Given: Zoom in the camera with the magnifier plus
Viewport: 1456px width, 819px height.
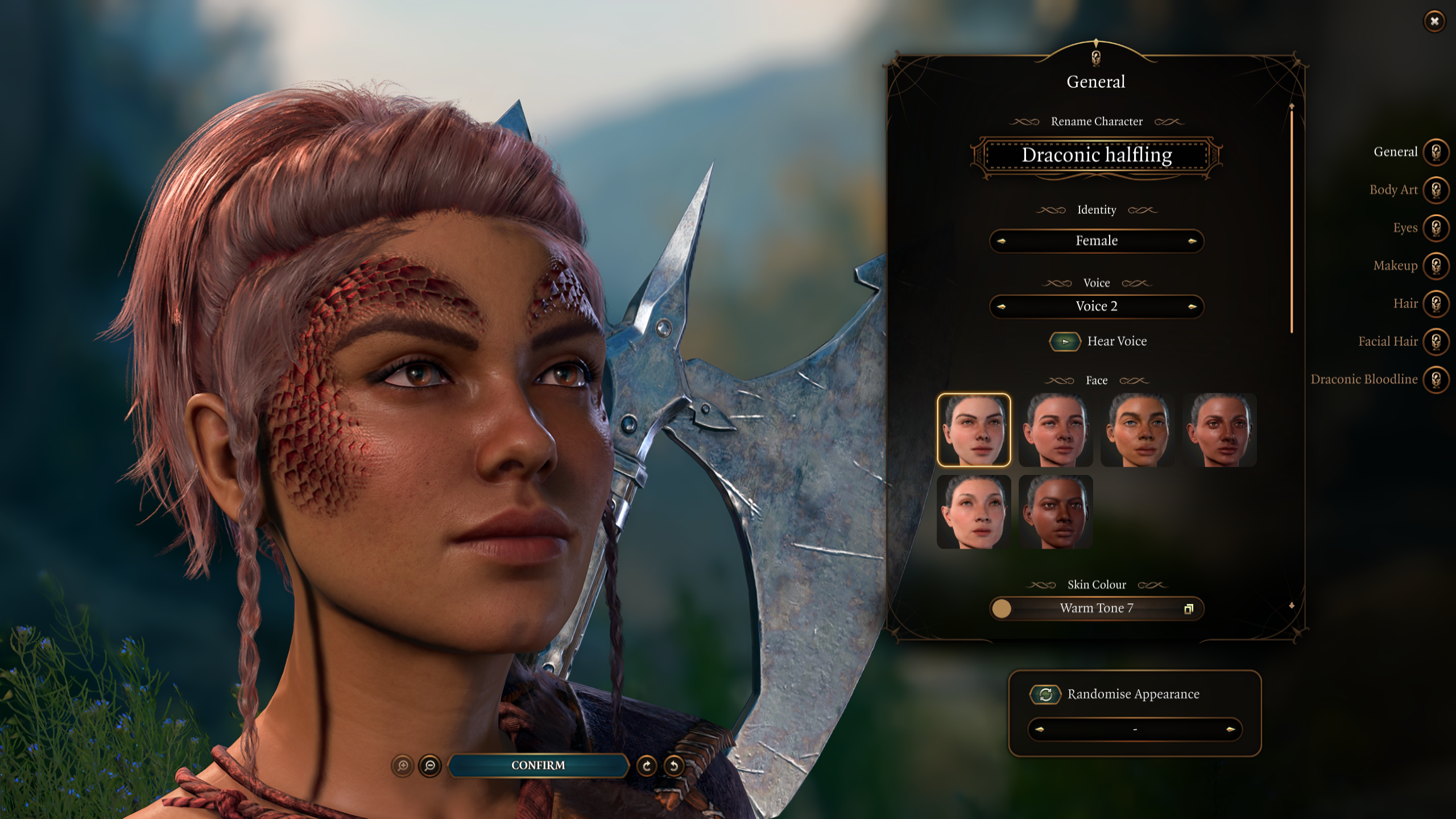Looking at the screenshot, I should tap(403, 766).
